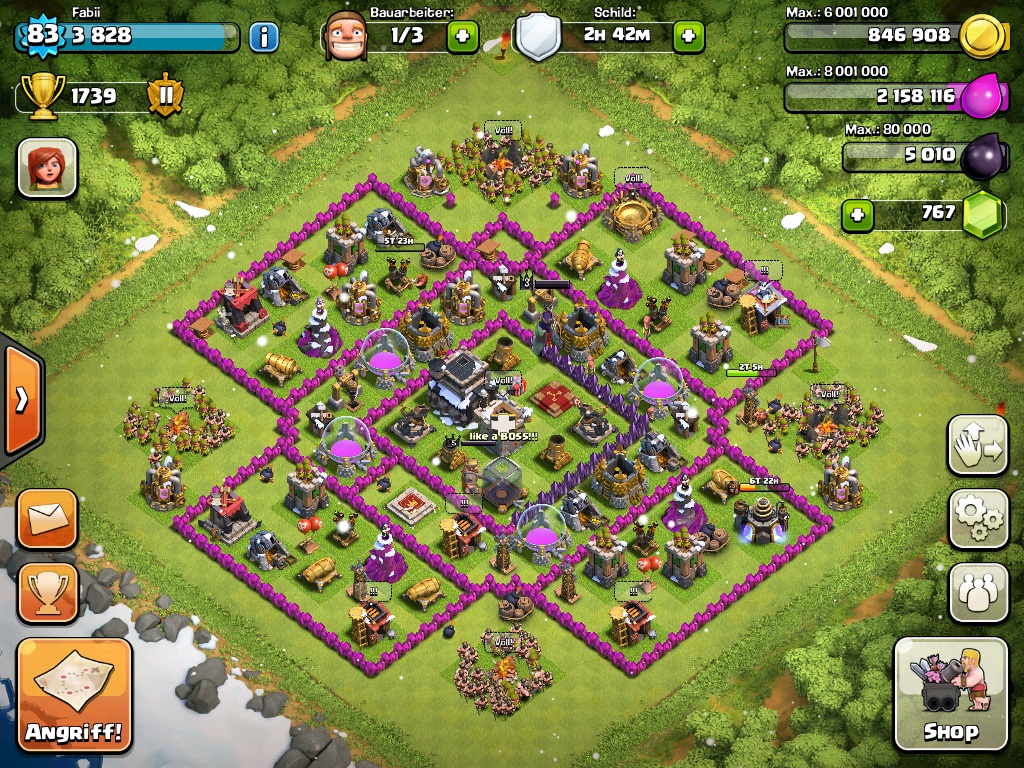The height and width of the screenshot is (768, 1024).
Task: Add a builder with the green plus
Action: (x=462, y=37)
